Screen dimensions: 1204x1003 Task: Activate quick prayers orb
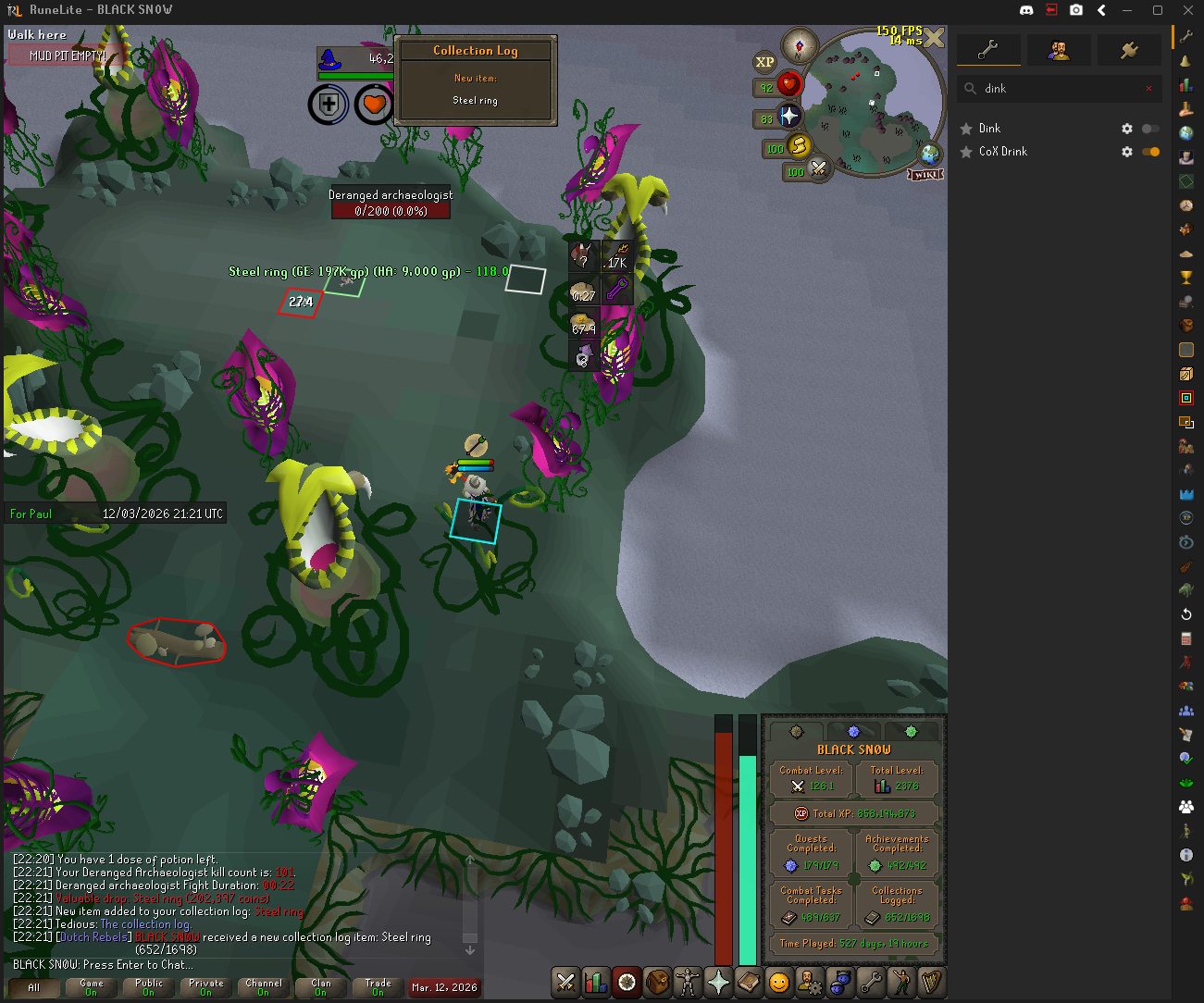788,117
